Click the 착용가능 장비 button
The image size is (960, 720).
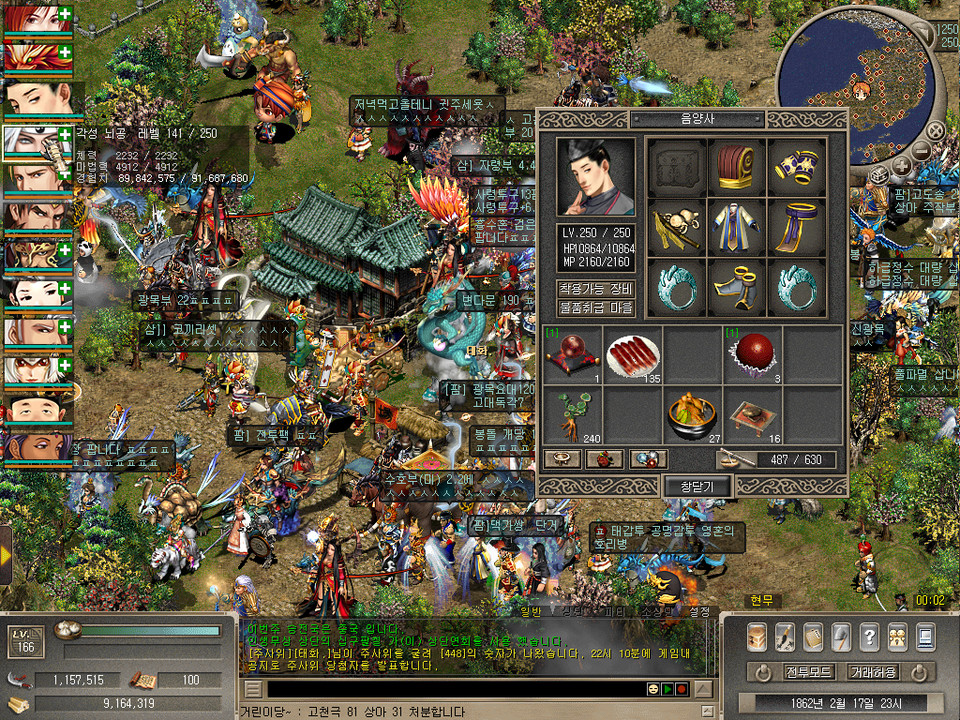coord(596,289)
